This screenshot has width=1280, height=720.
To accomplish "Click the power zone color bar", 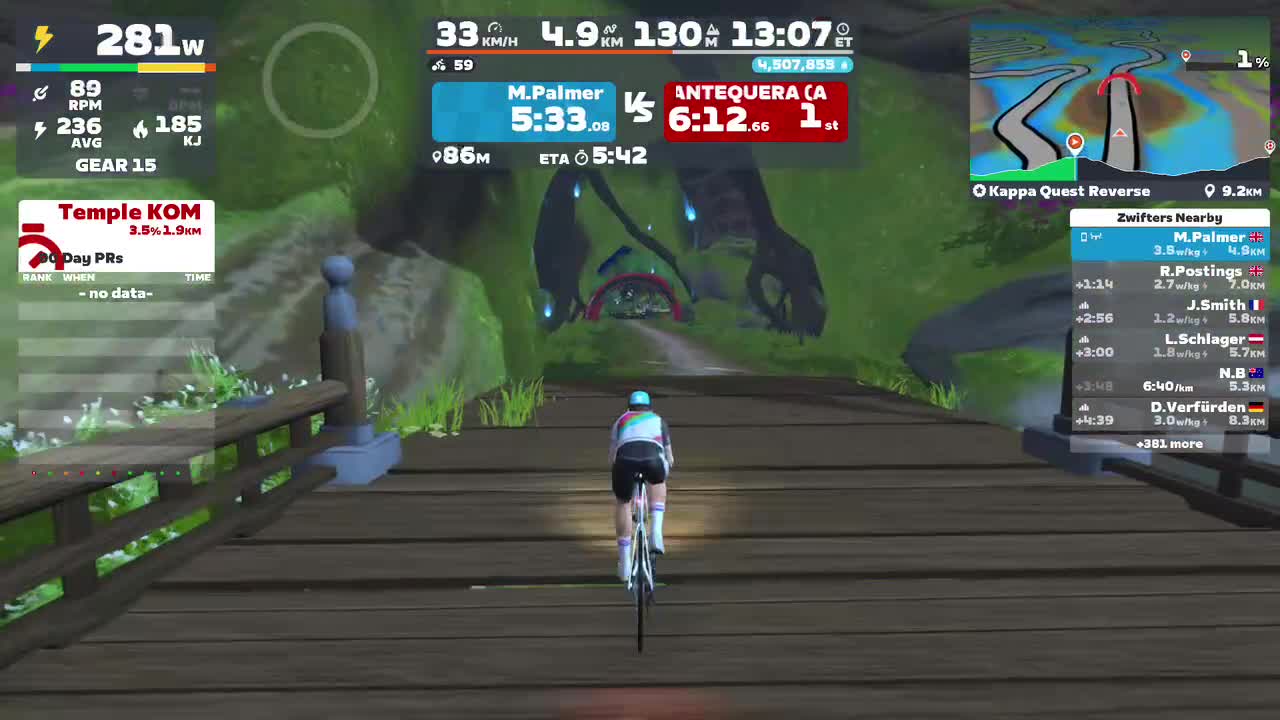I will tap(115, 67).
